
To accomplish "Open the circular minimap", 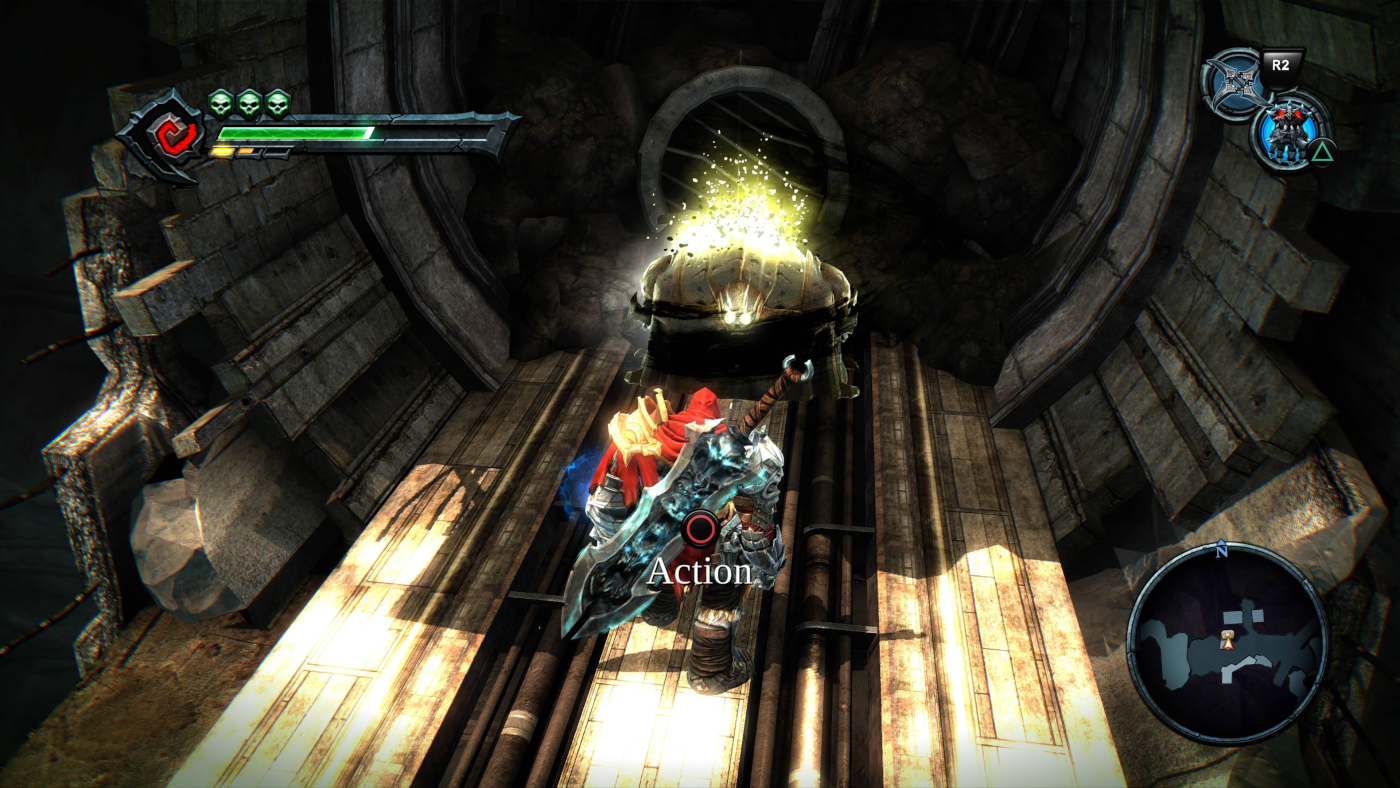I will (1227, 641).
